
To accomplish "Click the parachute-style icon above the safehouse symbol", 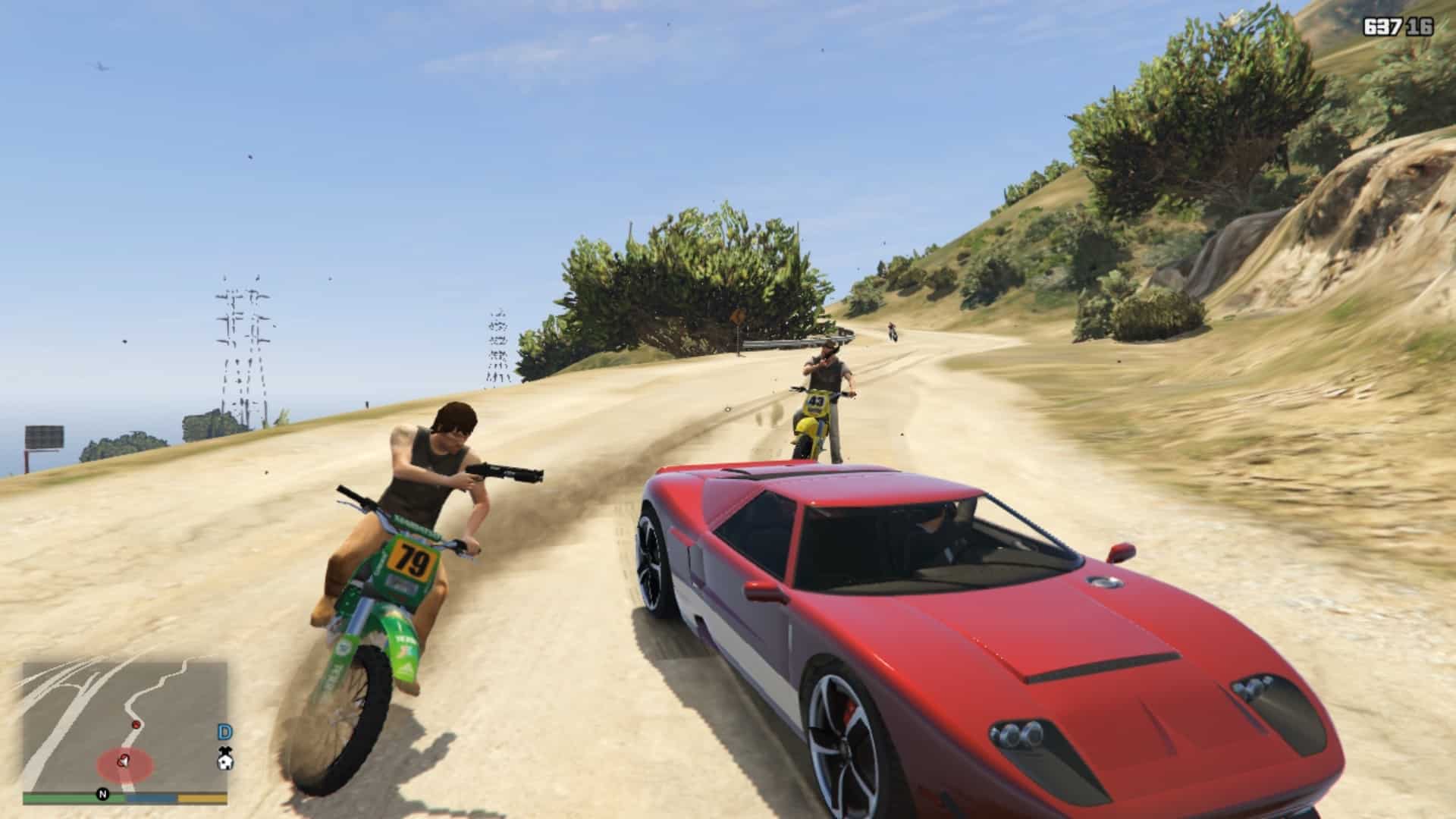I will [224, 751].
